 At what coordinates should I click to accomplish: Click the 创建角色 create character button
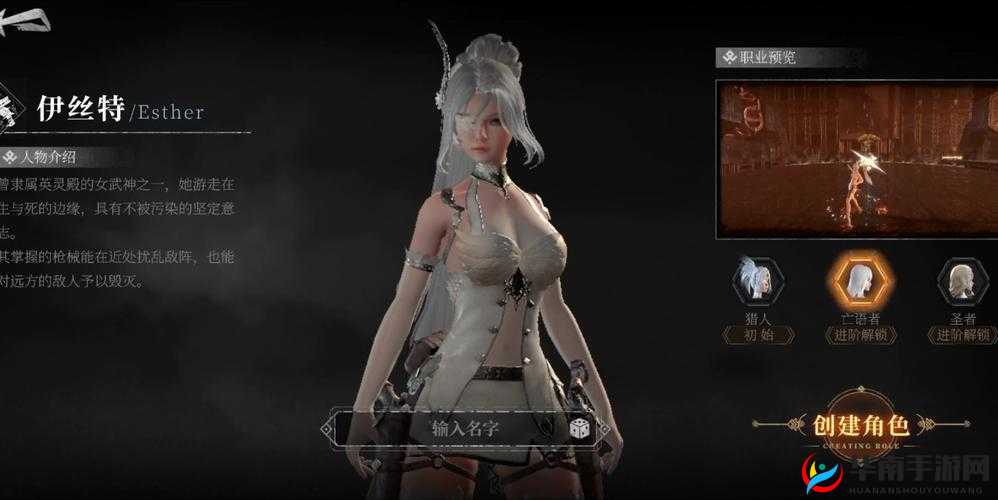click(859, 424)
